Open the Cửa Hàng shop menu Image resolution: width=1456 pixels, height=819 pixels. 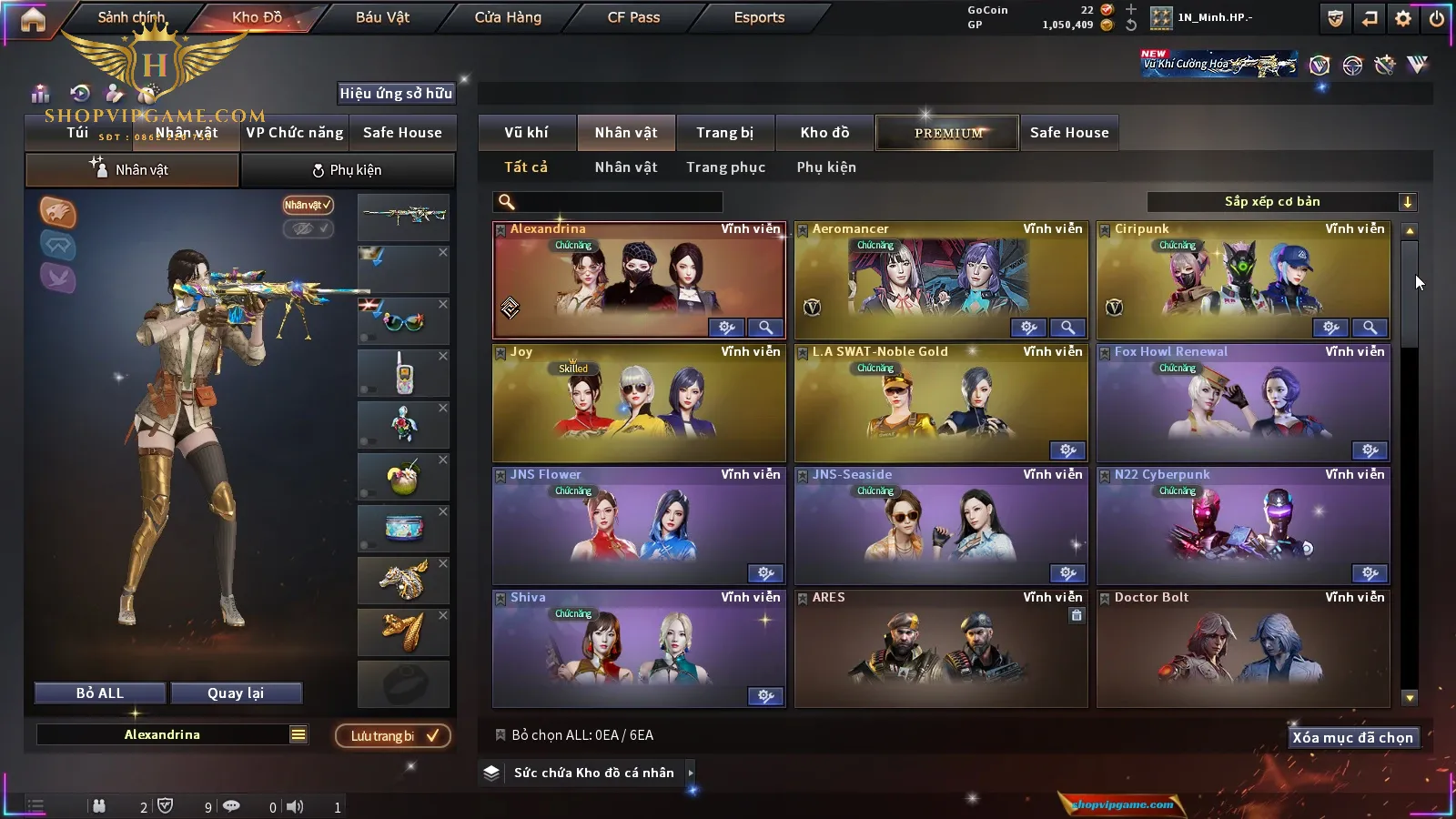(508, 17)
